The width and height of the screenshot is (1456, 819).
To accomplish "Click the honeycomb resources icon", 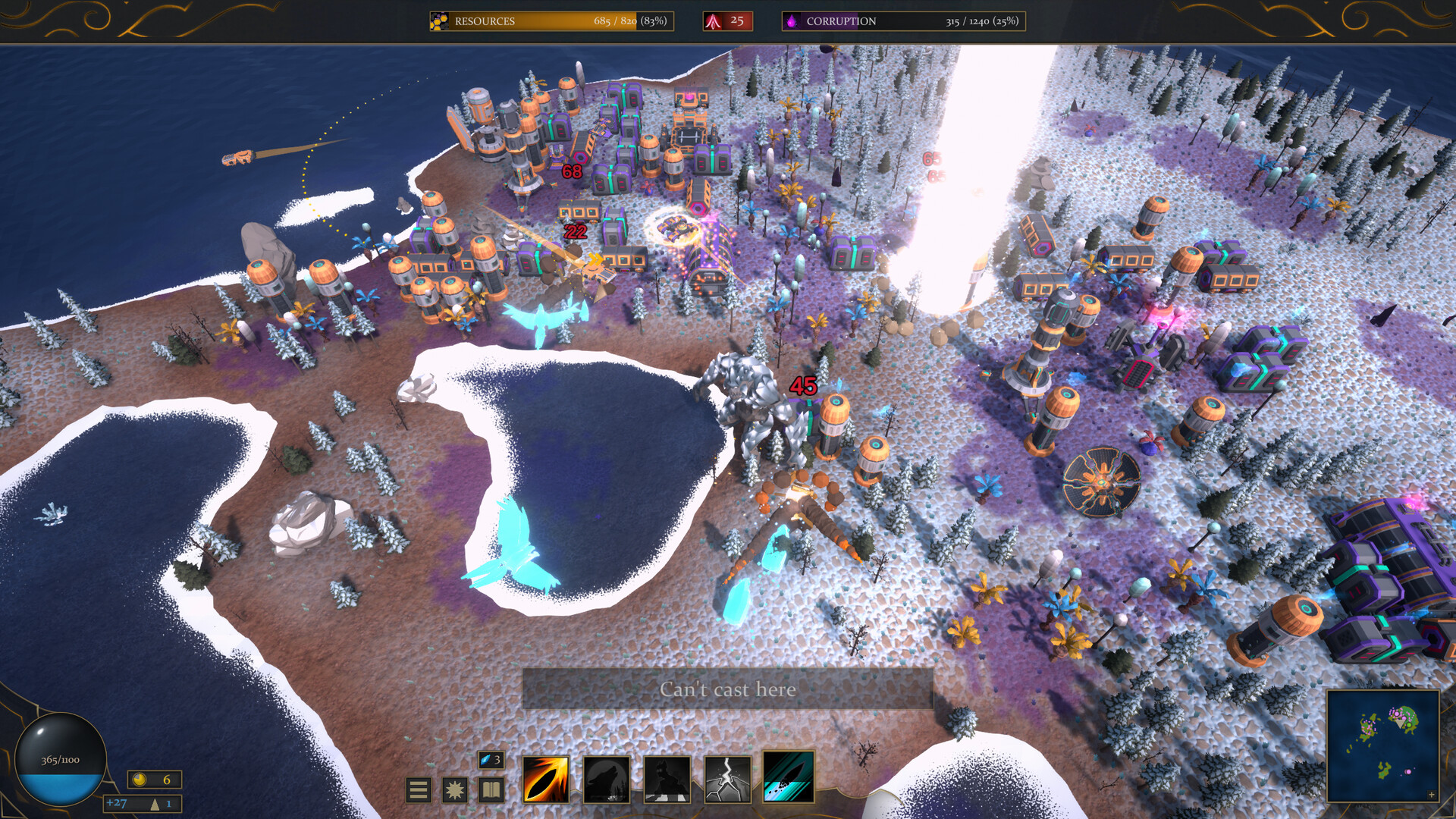I will [x=438, y=20].
